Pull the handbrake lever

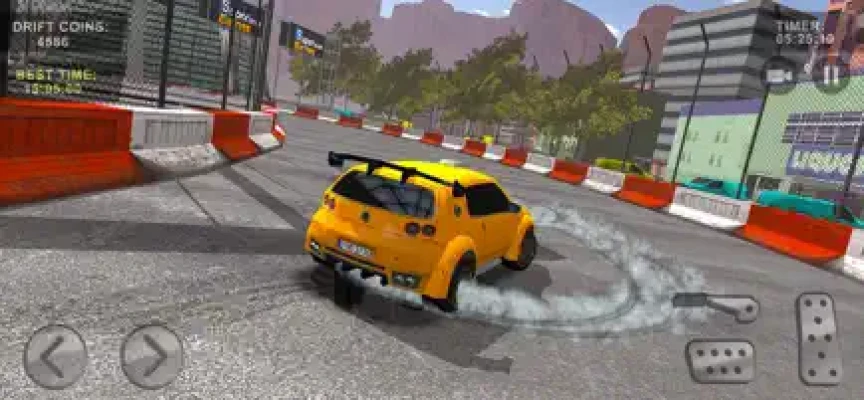[716, 305]
